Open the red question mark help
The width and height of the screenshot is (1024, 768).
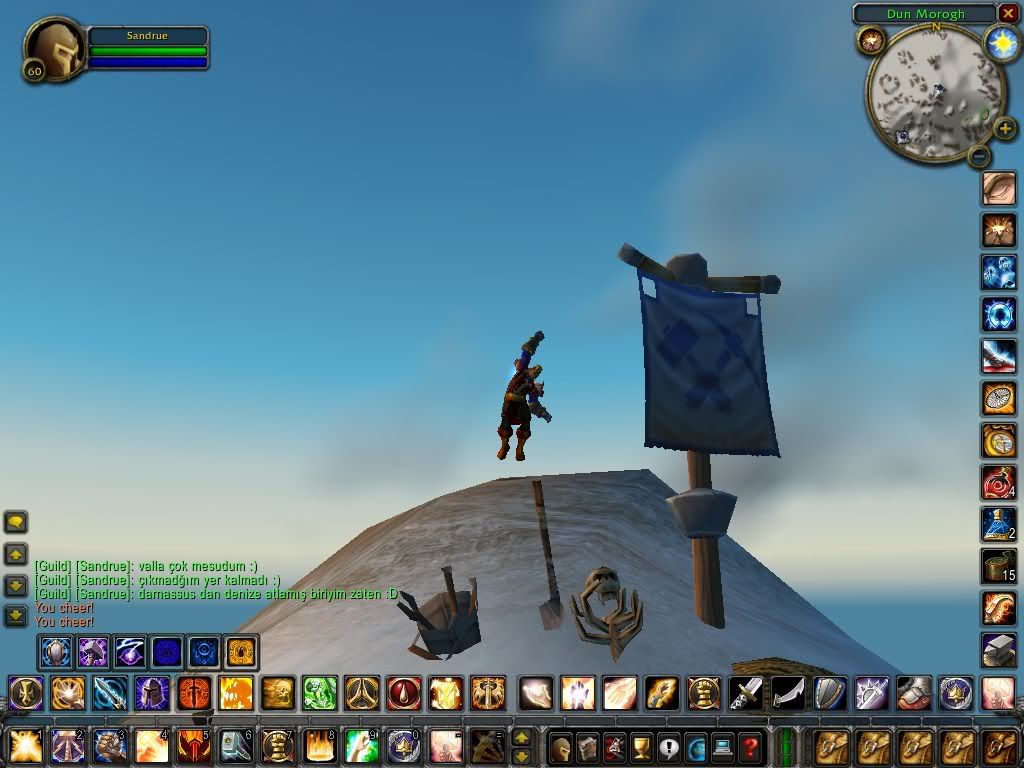pos(749,746)
